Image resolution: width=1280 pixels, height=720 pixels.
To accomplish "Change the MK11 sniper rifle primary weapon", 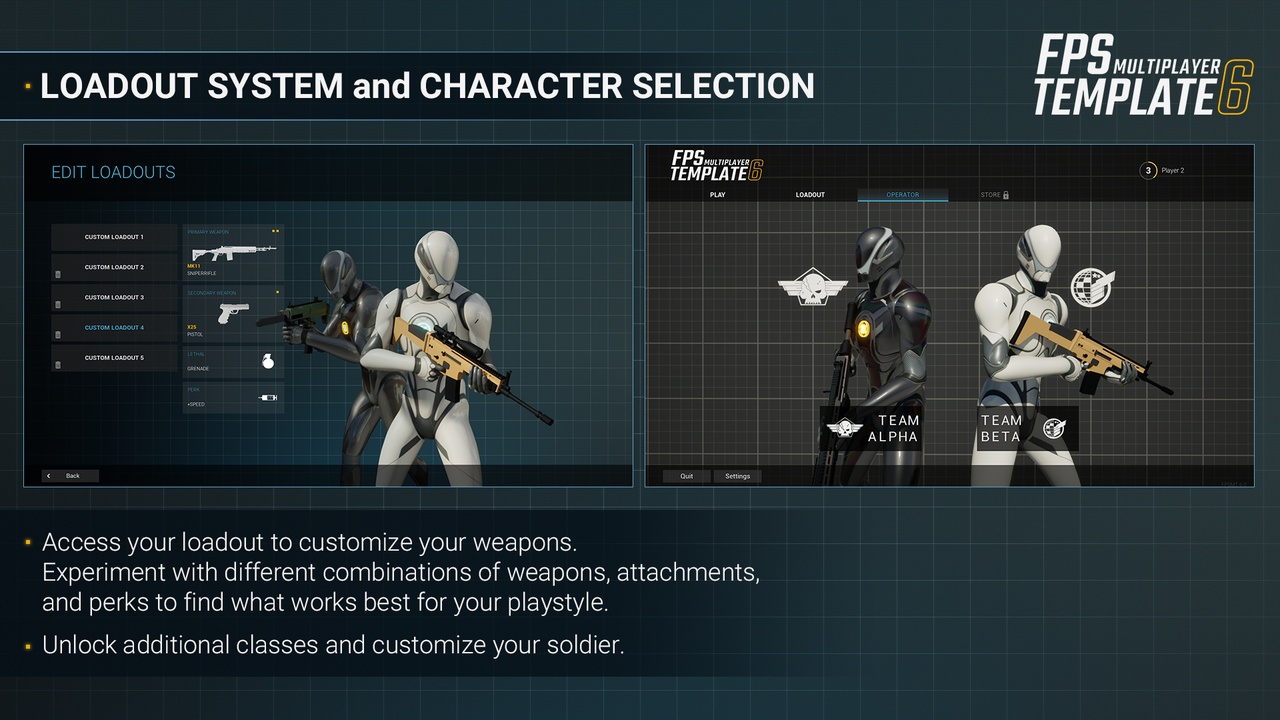I will pyautogui.click(x=233, y=253).
